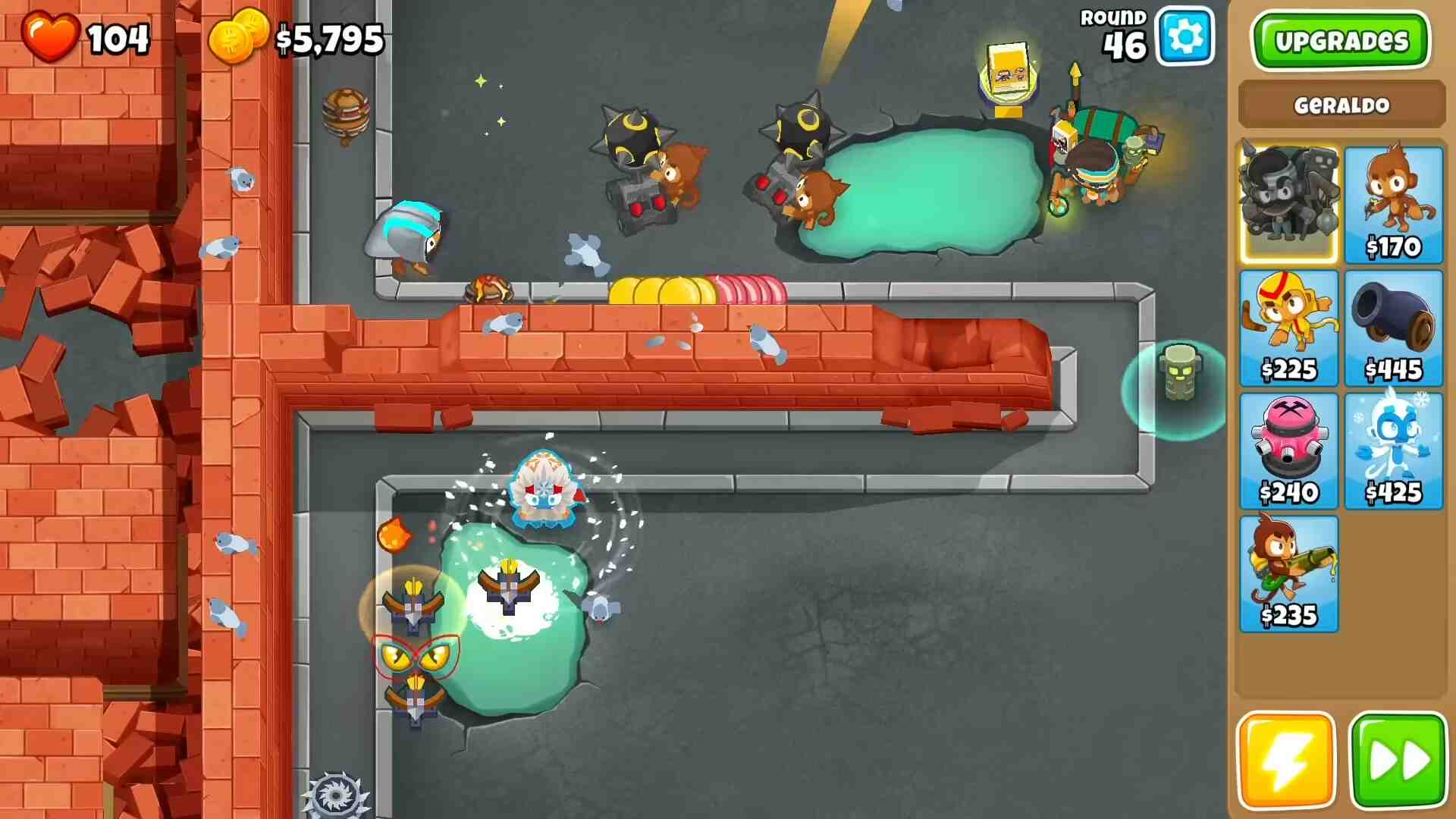Activate the yellow lightning bolt powers button
1456x819 pixels.
click(1285, 761)
